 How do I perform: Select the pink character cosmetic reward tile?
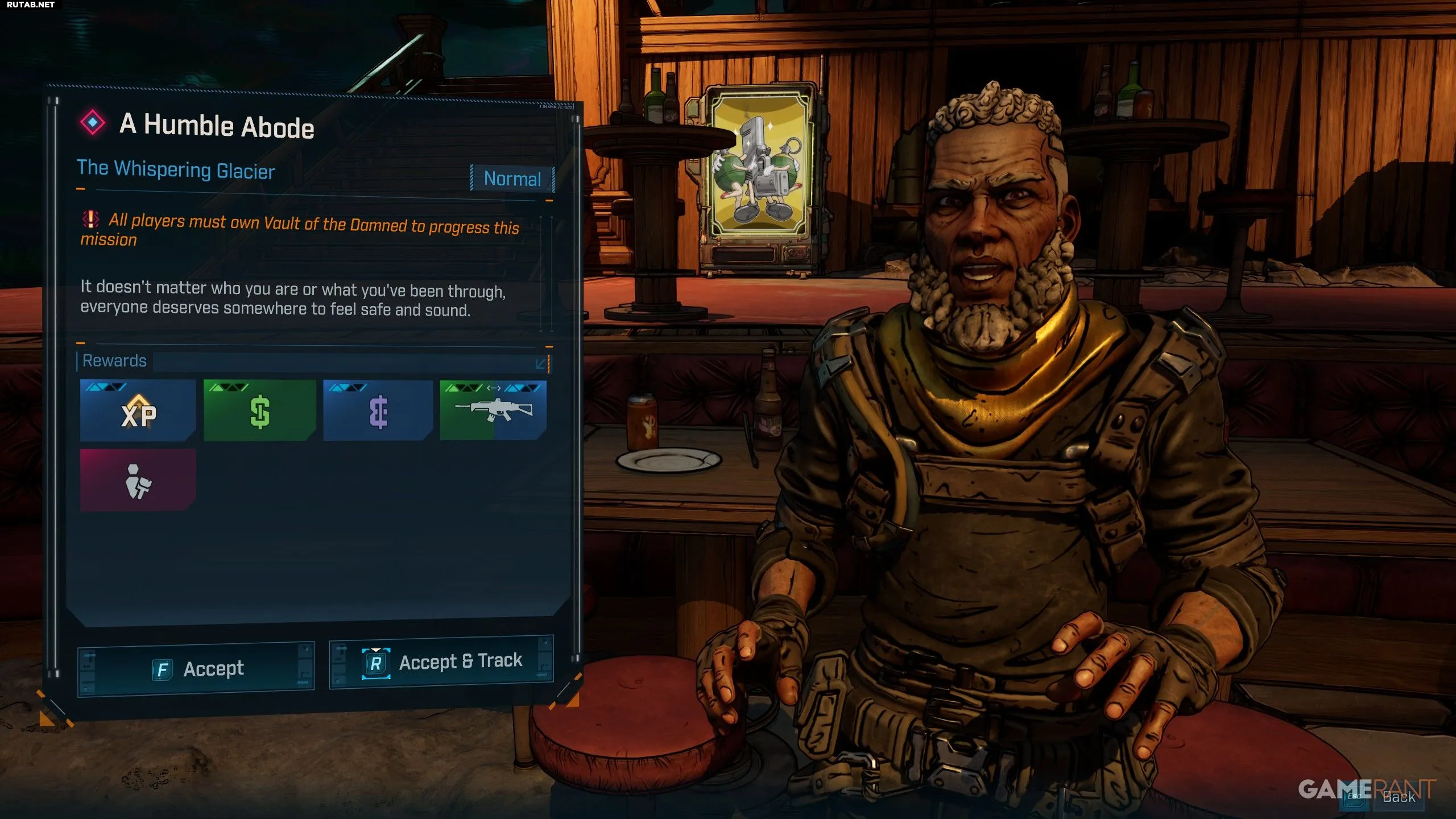click(x=138, y=481)
